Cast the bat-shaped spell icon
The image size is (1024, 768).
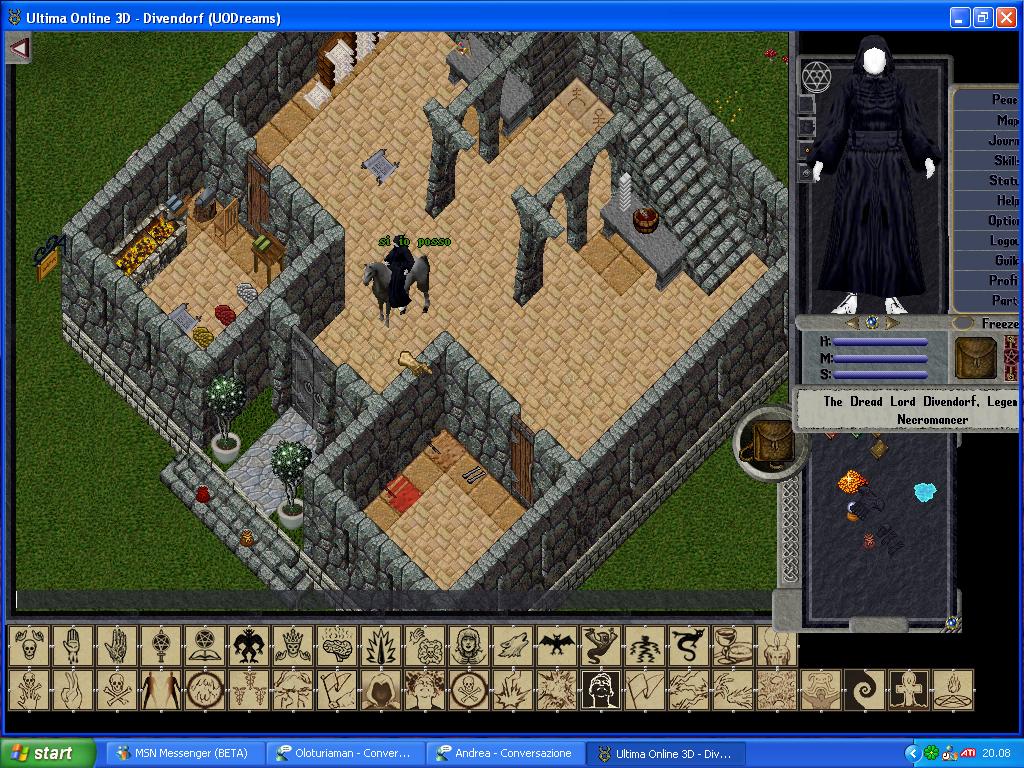pos(554,646)
